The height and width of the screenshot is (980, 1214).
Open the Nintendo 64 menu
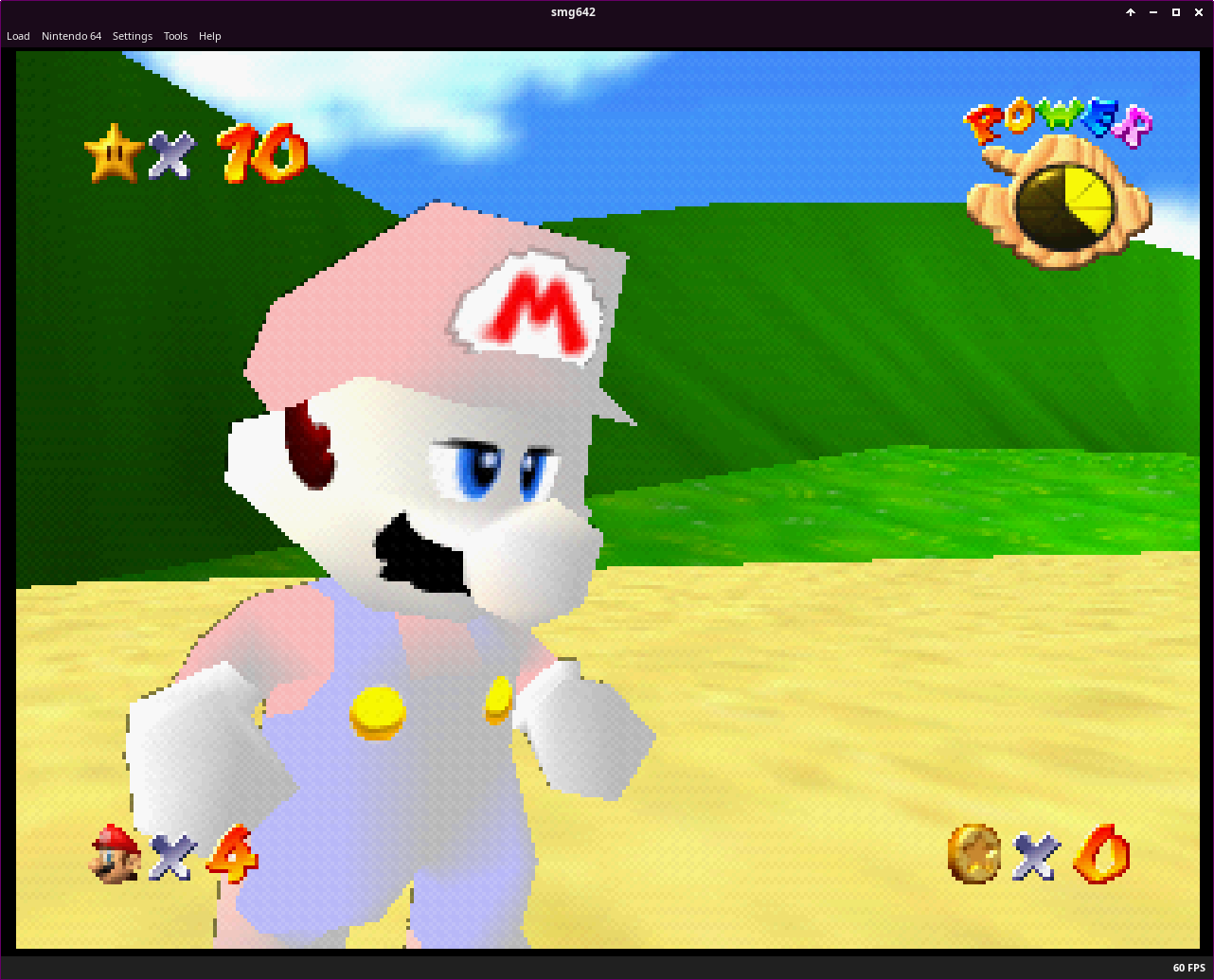coord(71,36)
